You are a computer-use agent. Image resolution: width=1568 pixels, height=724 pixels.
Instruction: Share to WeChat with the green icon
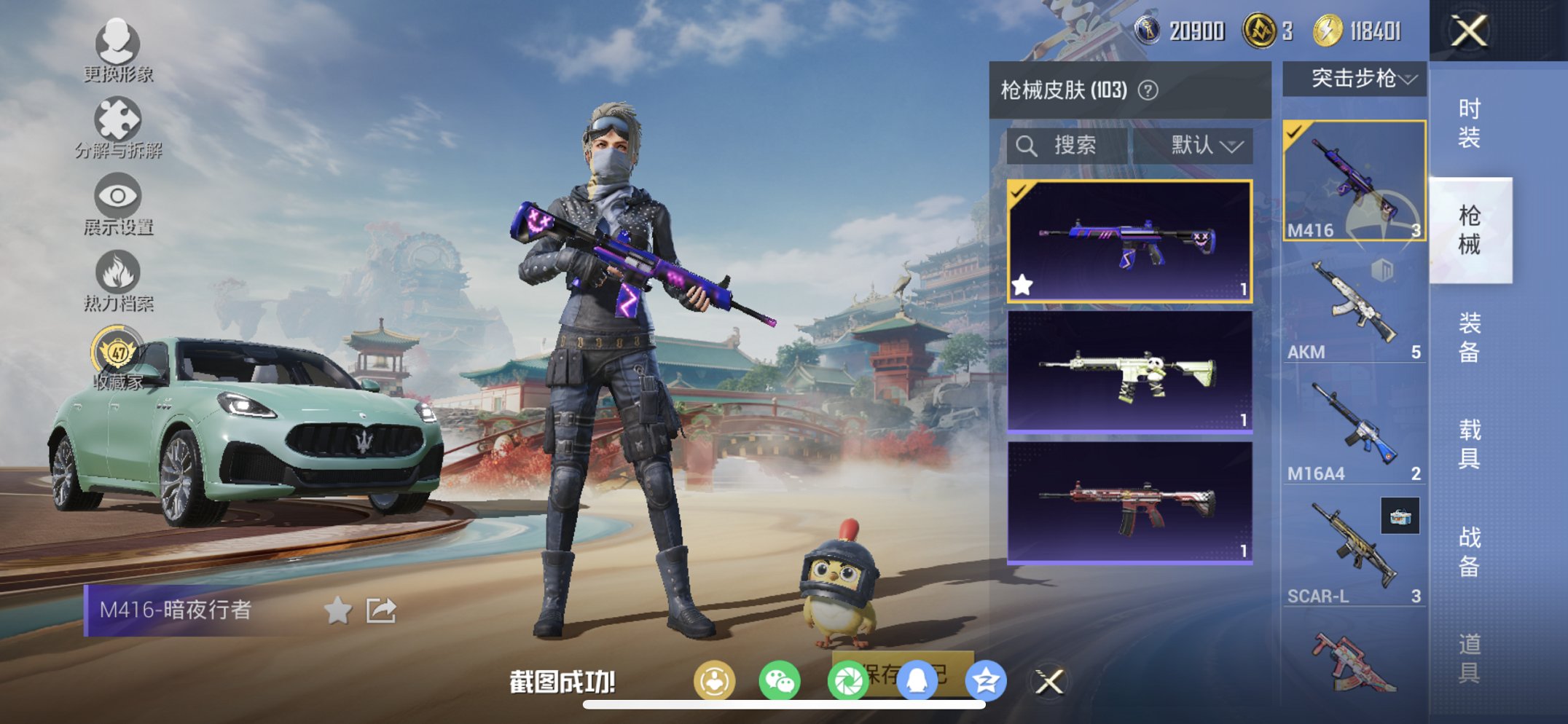pyautogui.click(x=781, y=683)
